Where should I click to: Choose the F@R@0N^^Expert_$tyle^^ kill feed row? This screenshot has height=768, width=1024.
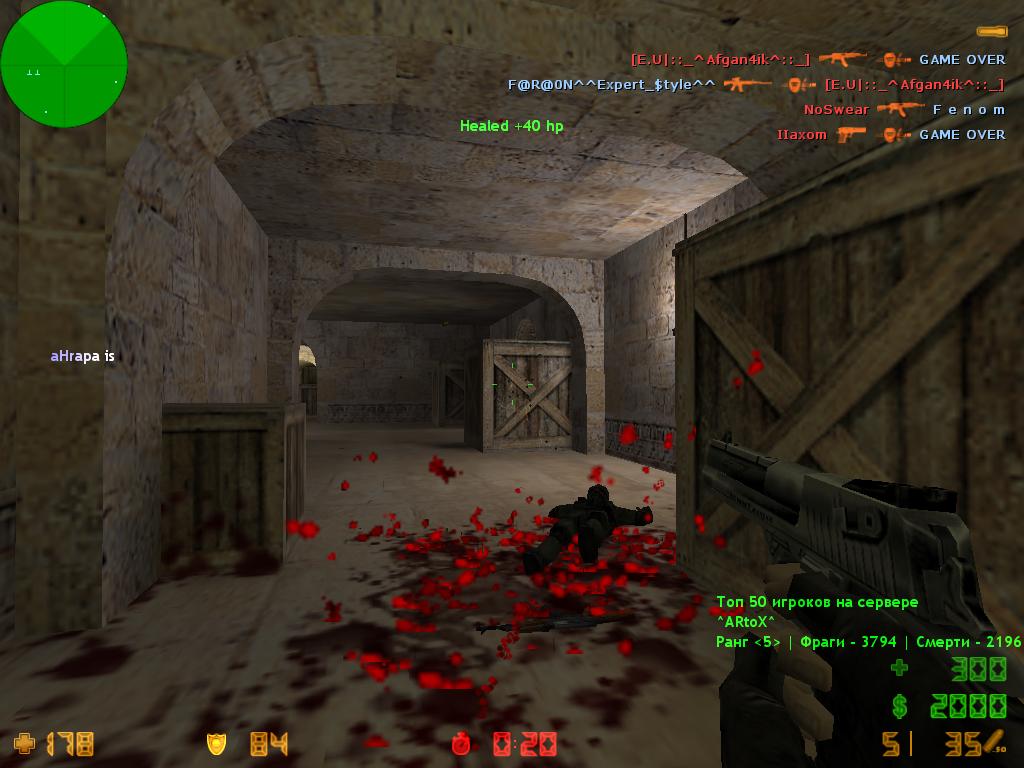click(x=756, y=85)
